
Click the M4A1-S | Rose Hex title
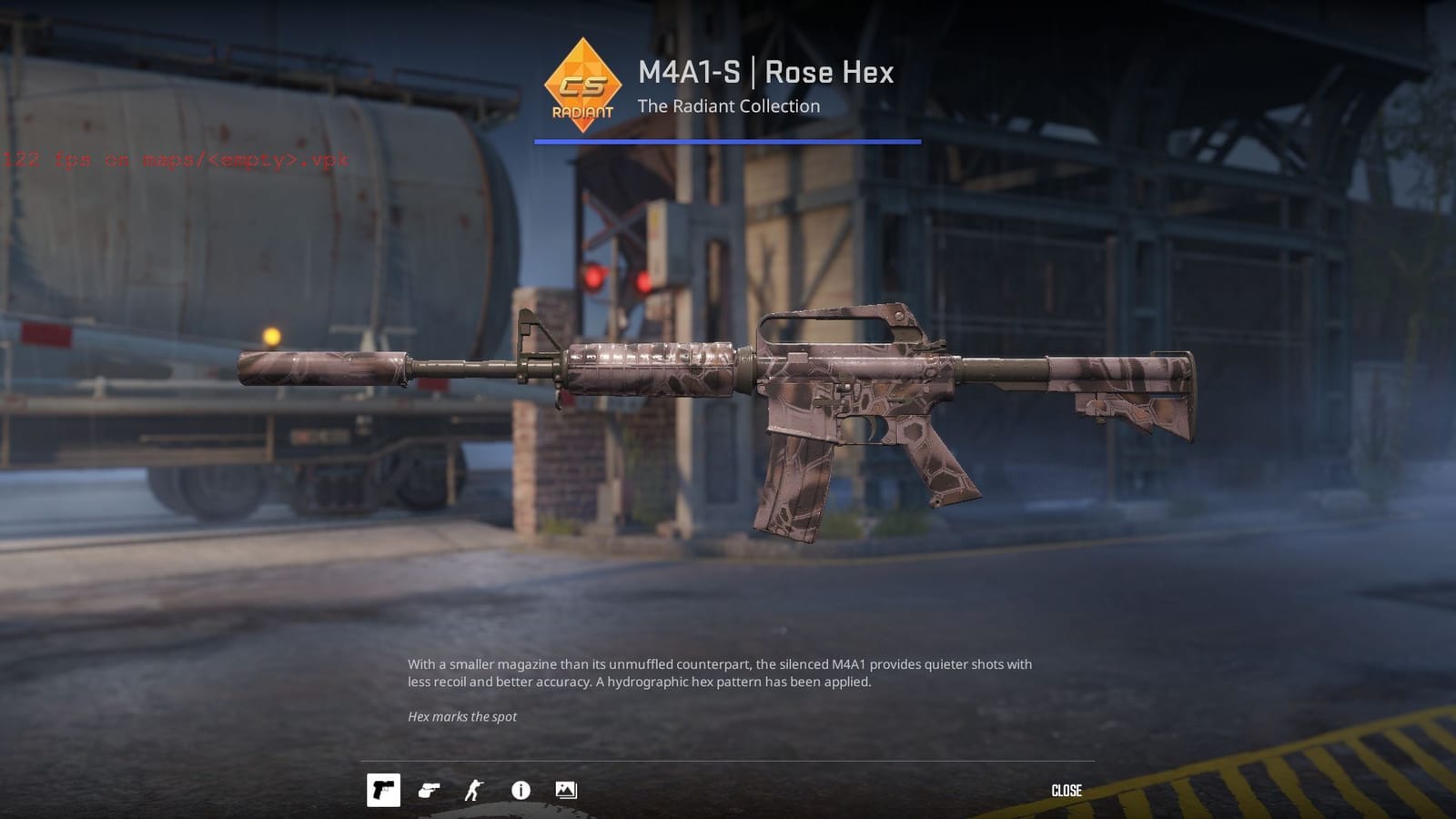click(x=765, y=73)
